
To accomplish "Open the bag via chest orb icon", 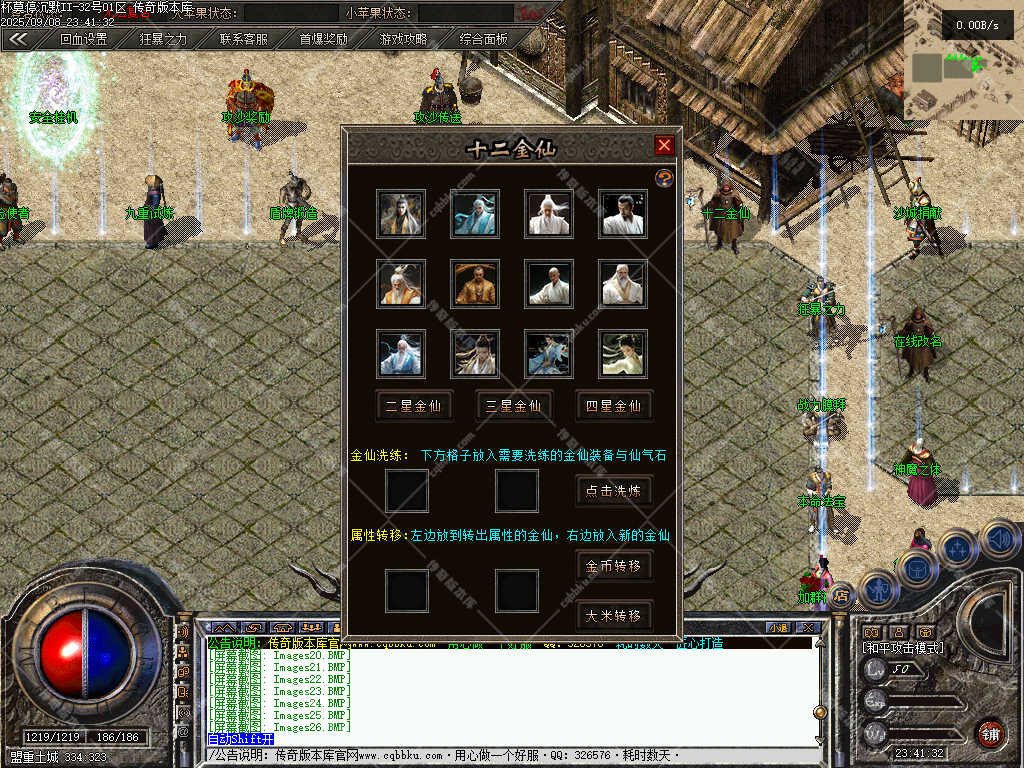I will click(916, 567).
